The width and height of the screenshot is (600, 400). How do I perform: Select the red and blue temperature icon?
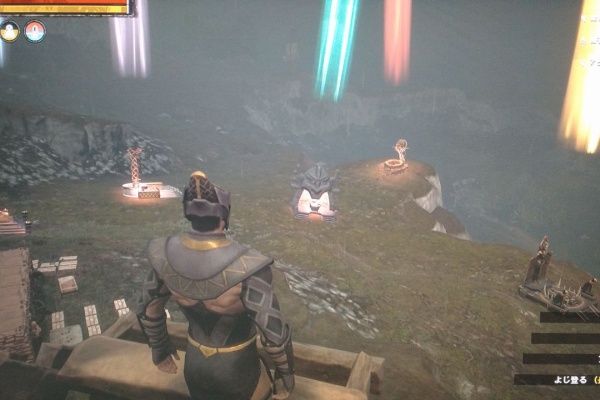point(35,31)
